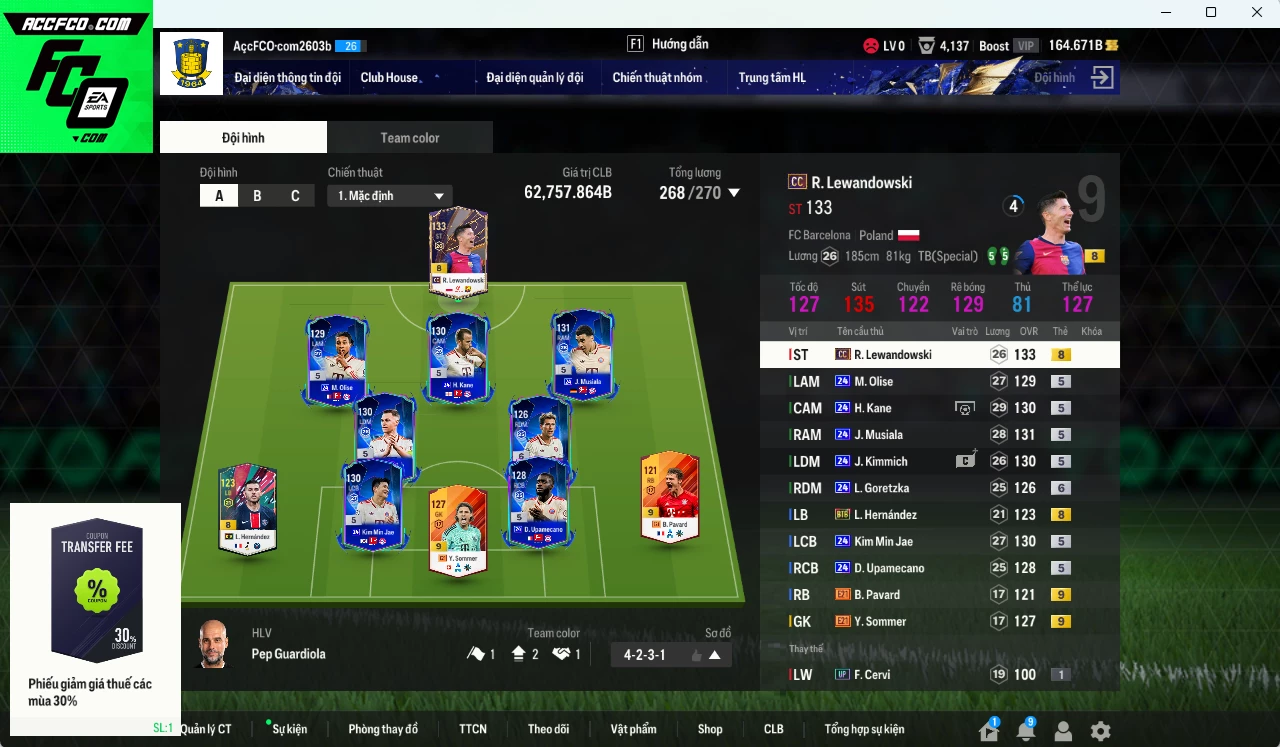The width and height of the screenshot is (1280, 747).
Task: Switch squad preset back to A
Action: [219, 195]
